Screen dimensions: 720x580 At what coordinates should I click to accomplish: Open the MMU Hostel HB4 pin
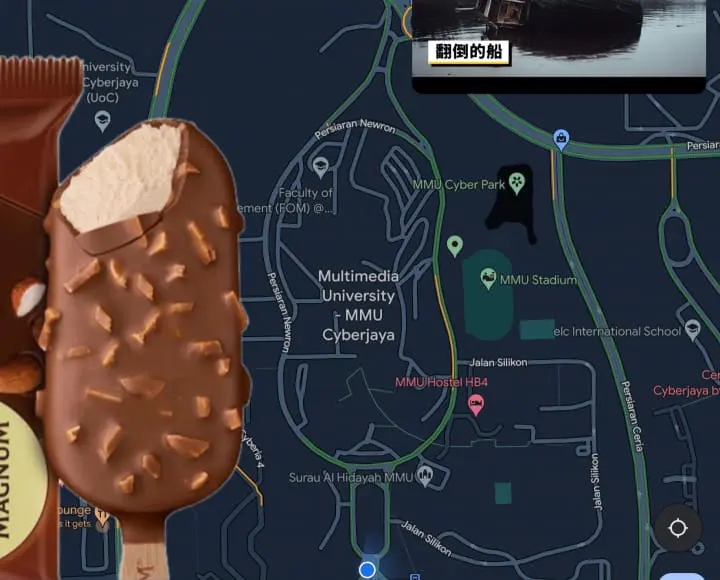tap(476, 404)
